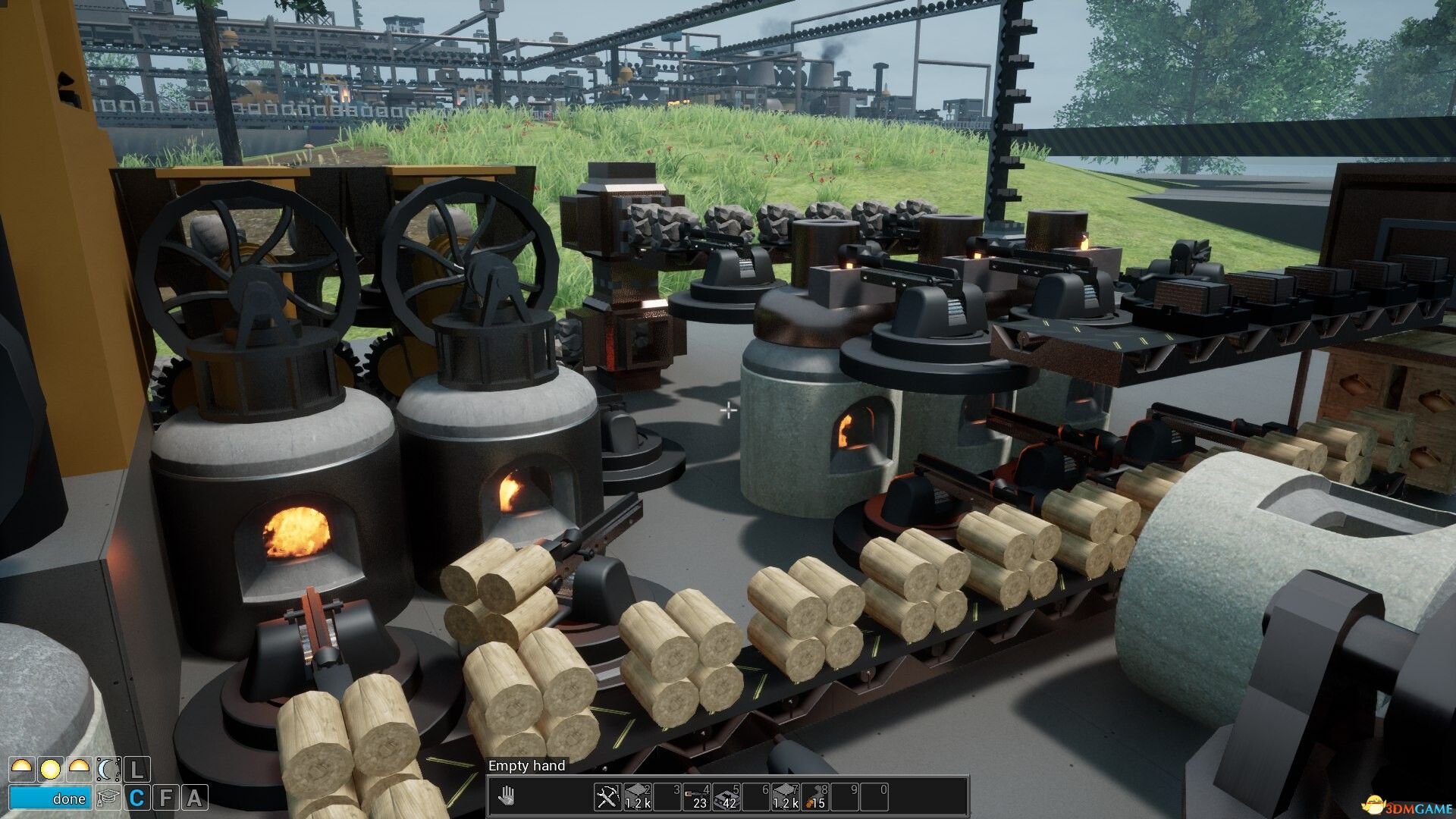The image size is (1456, 819).
Task: Select the sunrise time-of-day button
Action: (x=20, y=770)
